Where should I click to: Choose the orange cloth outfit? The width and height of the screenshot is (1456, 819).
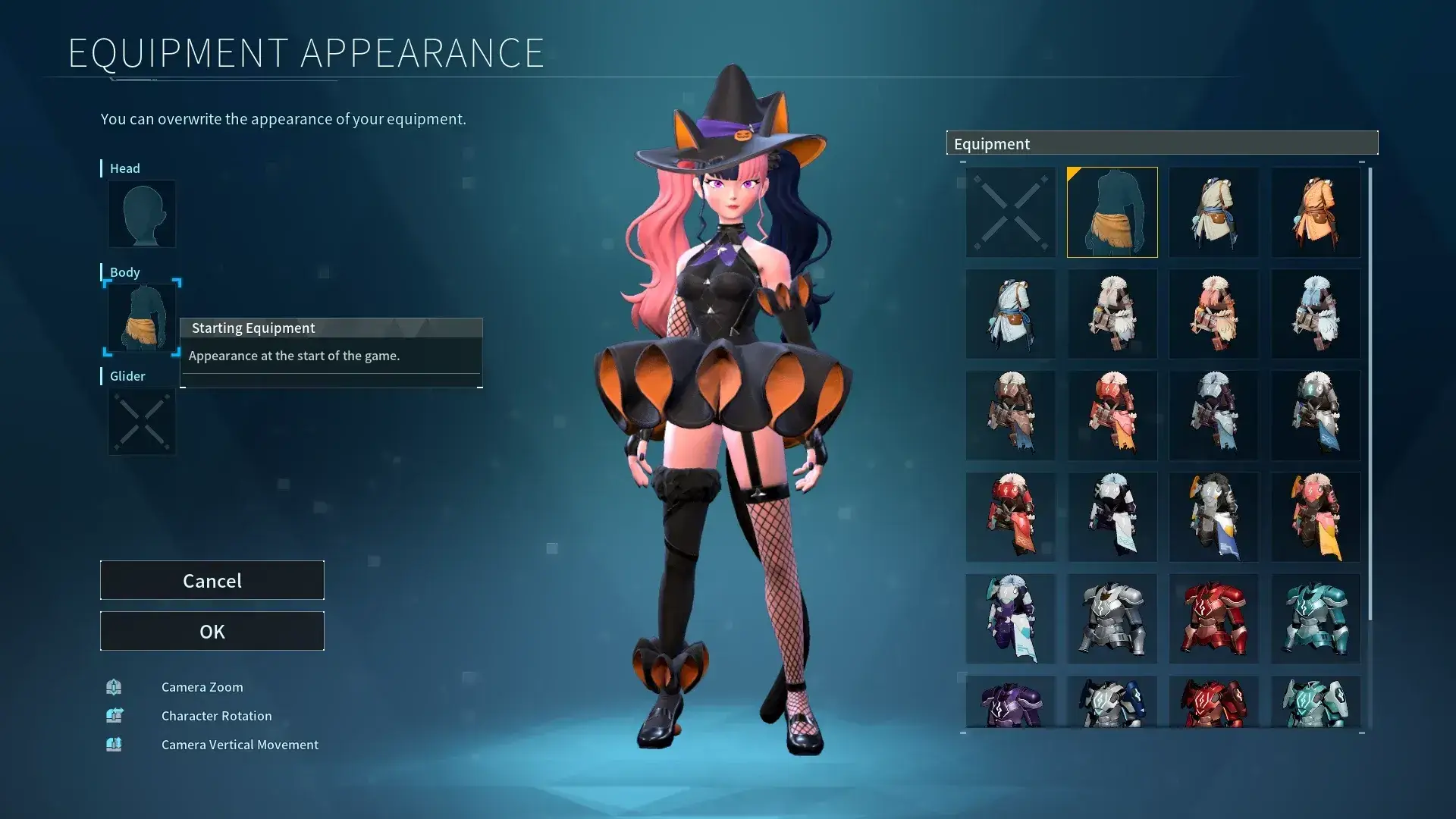coord(1316,212)
